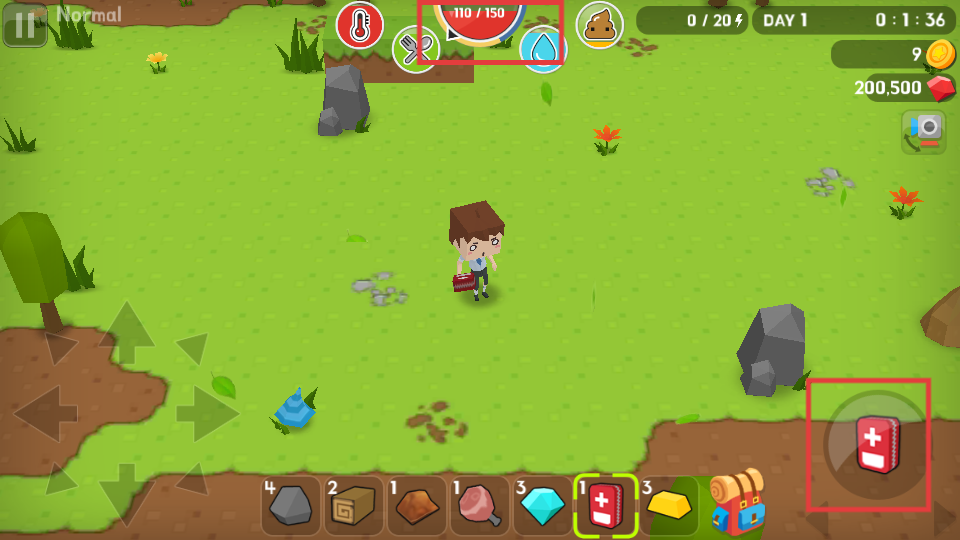Pick the blue diamond hotbar slot
This screenshot has height=540, width=960.
pos(543,505)
